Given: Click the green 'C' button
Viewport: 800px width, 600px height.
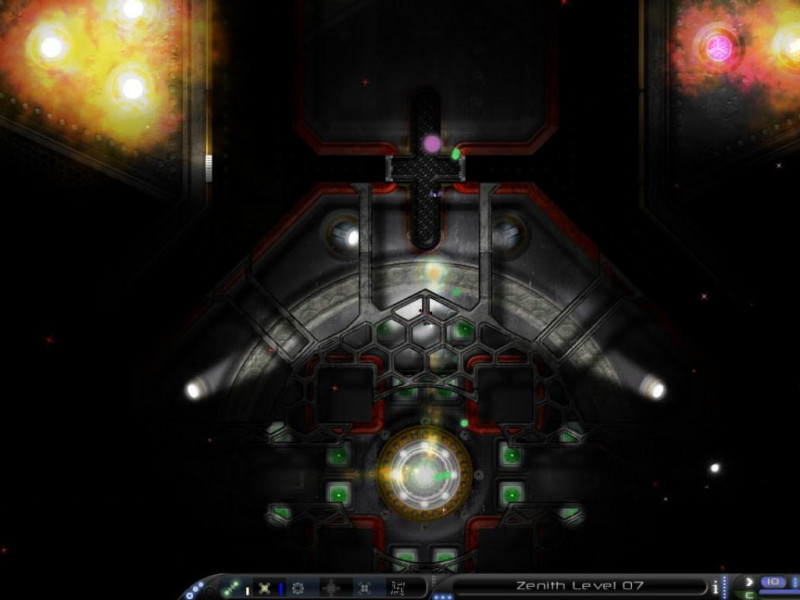Looking at the screenshot, I should pos(750,594).
